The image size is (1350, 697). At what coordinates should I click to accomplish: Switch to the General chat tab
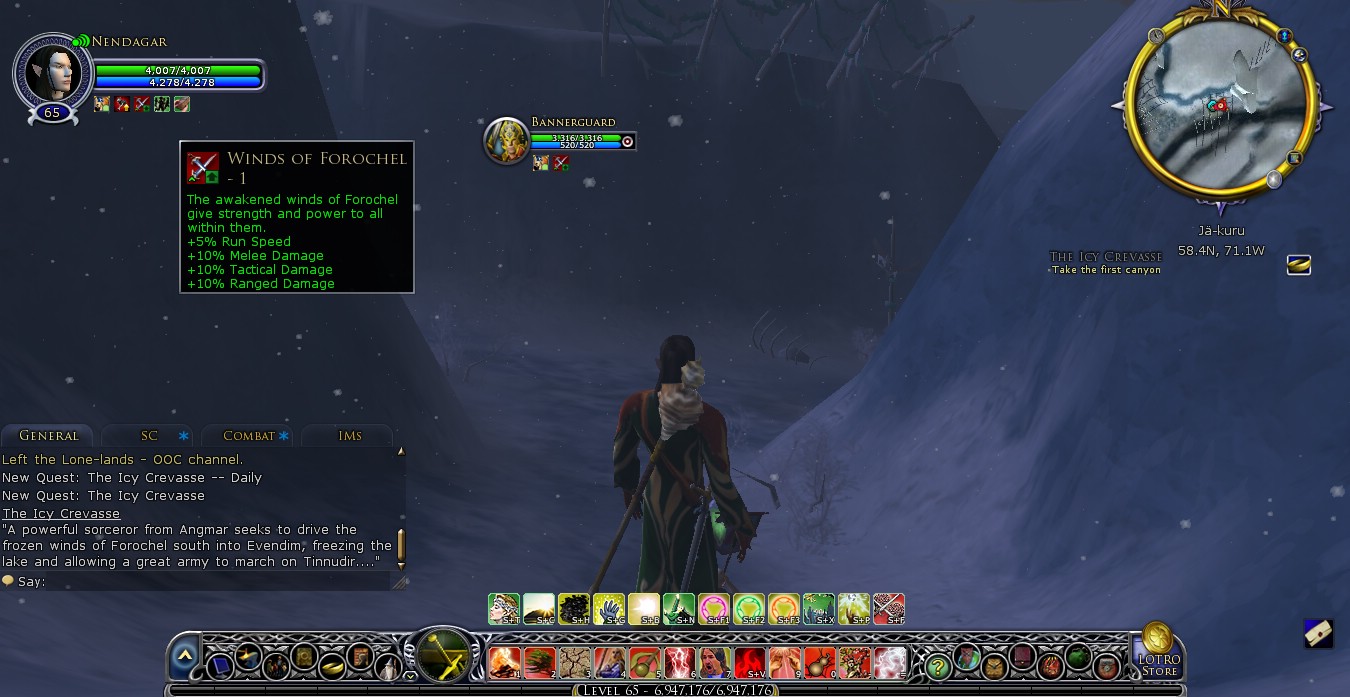pyautogui.click(x=48, y=436)
